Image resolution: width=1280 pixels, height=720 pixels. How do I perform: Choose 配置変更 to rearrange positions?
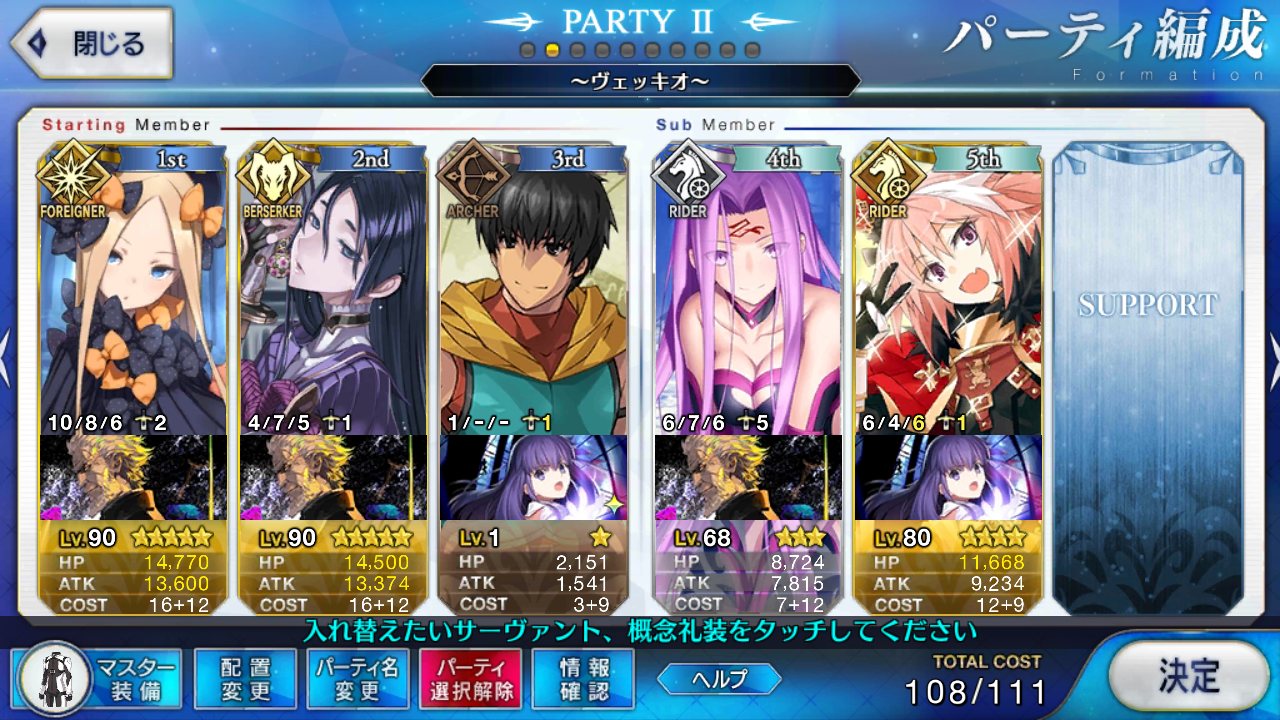[245, 679]
